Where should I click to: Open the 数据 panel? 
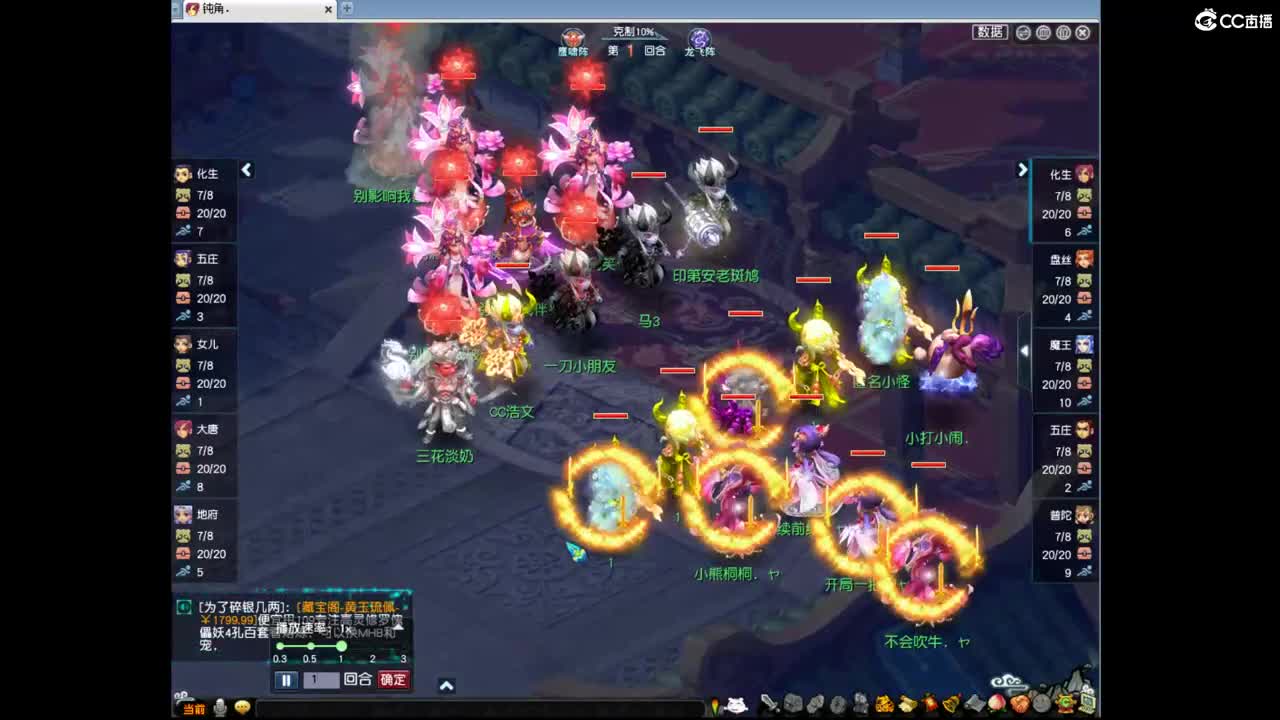(990, 31)
